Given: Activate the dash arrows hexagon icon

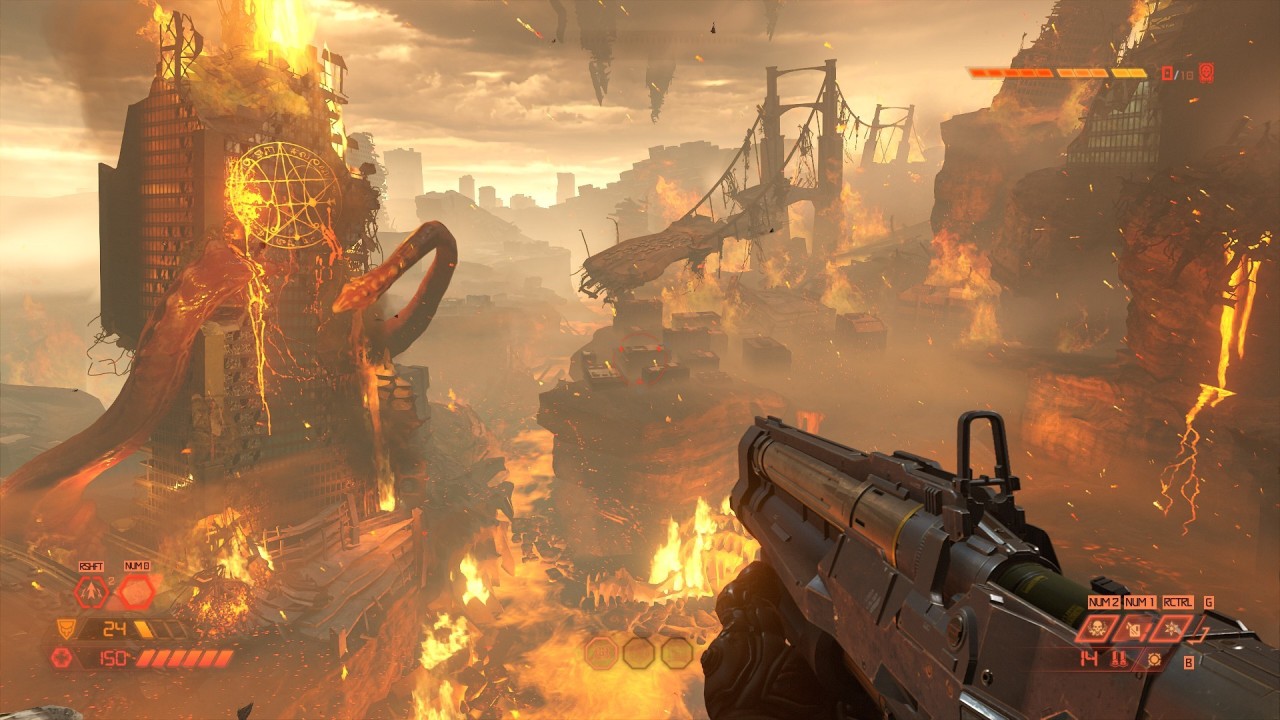Looking at the screenshot, I should pos(90,592).
